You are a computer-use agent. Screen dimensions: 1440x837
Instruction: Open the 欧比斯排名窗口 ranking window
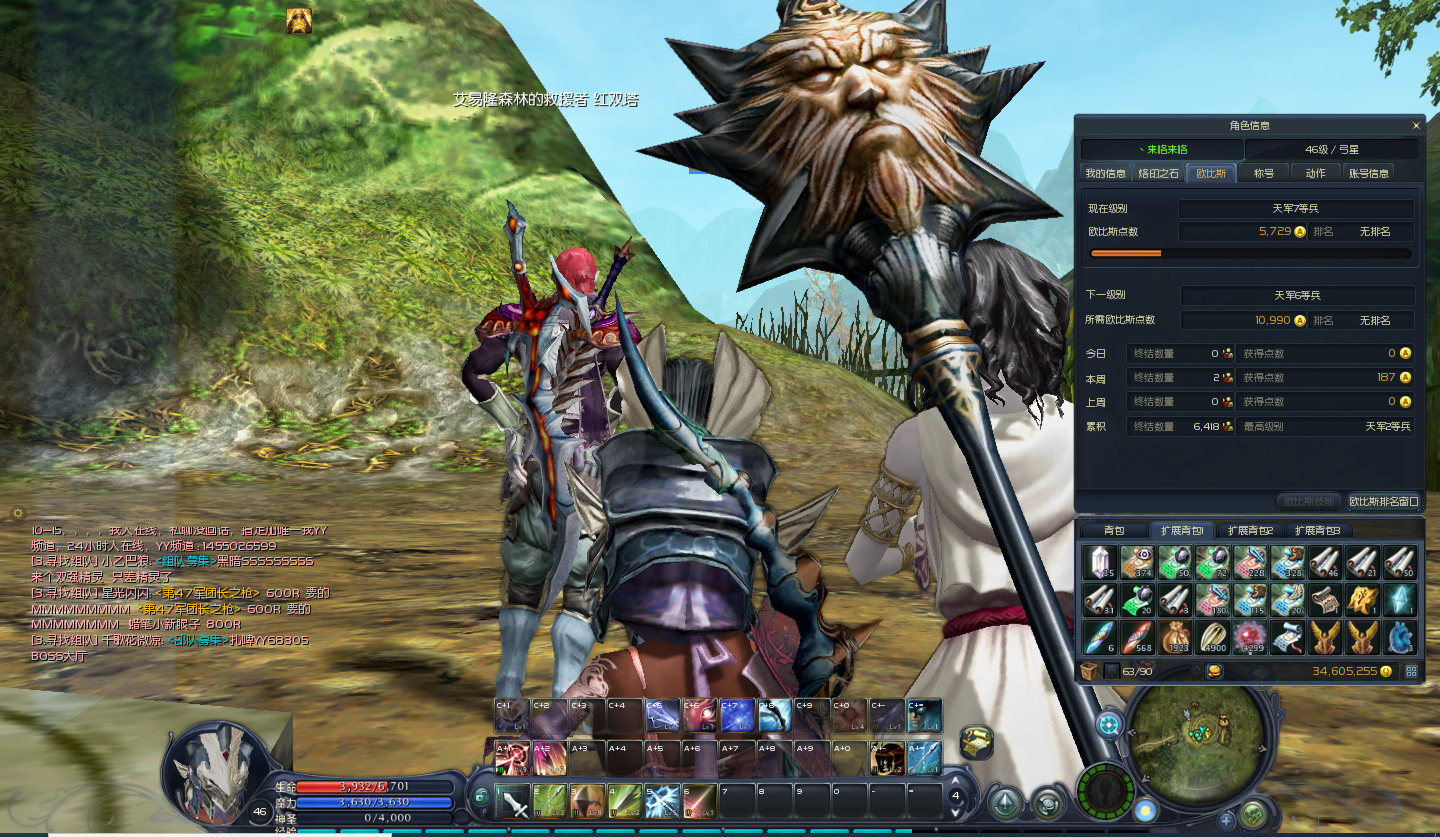pos(1383,501)
